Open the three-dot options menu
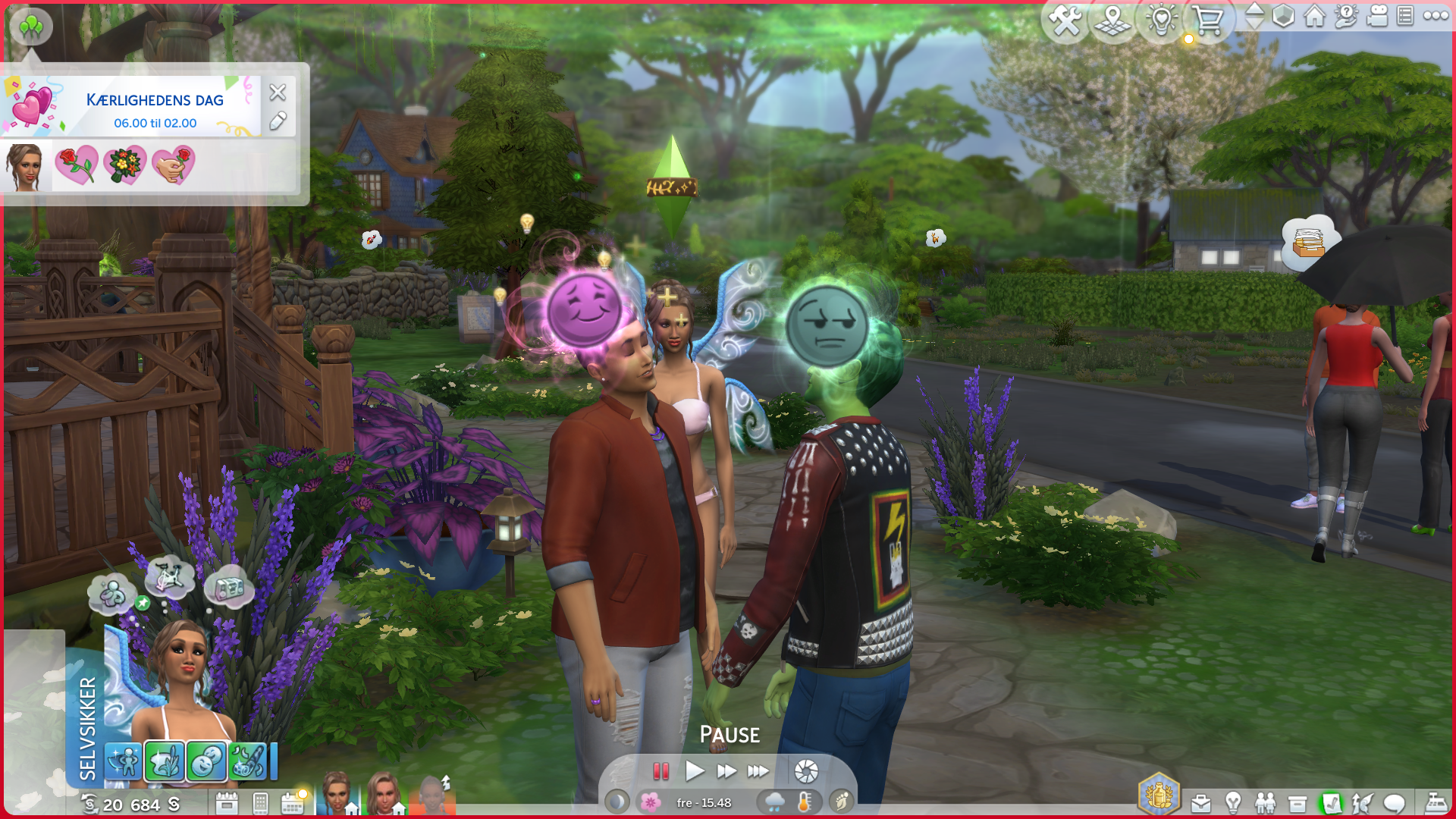The width and height of the screenshot is (1456, 819). (x=1436, y=16)
